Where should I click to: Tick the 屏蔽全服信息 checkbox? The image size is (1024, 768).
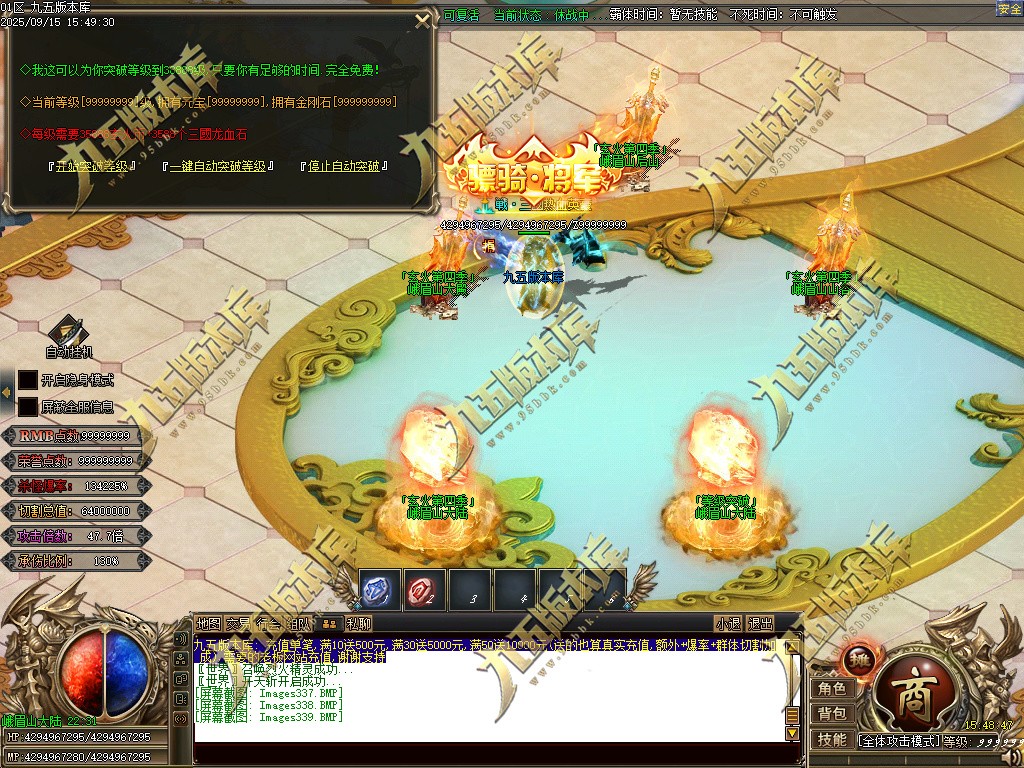[x=28, y=407]
